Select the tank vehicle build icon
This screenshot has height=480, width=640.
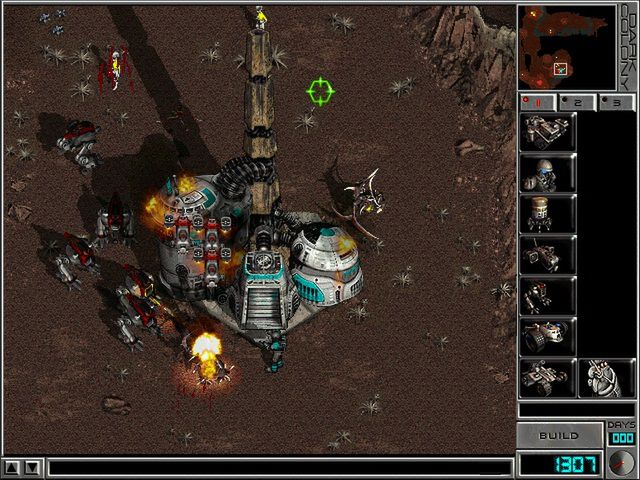click(547, 132)
